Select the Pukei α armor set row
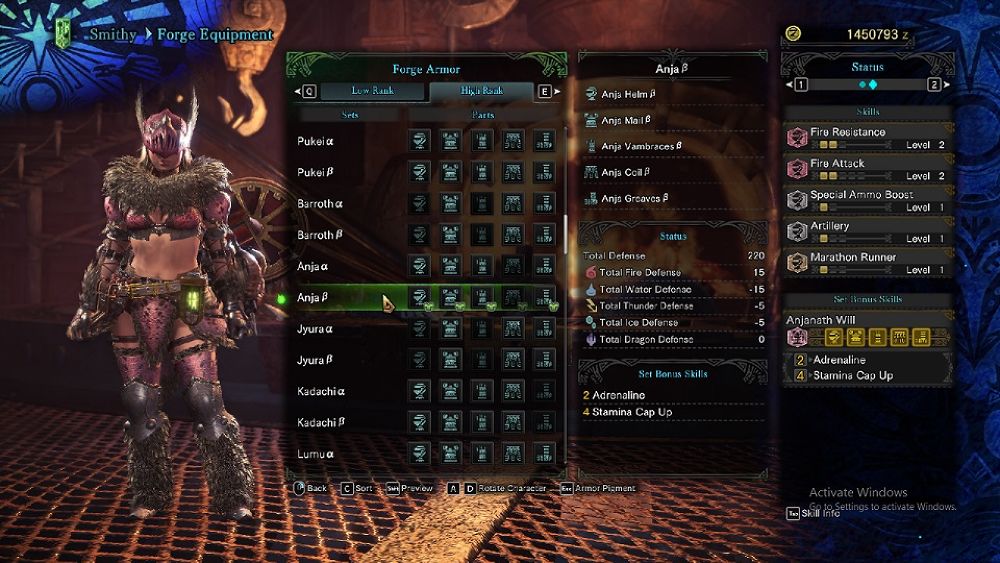The width and height of the screenshot is (1000, 563). point(316,141)
